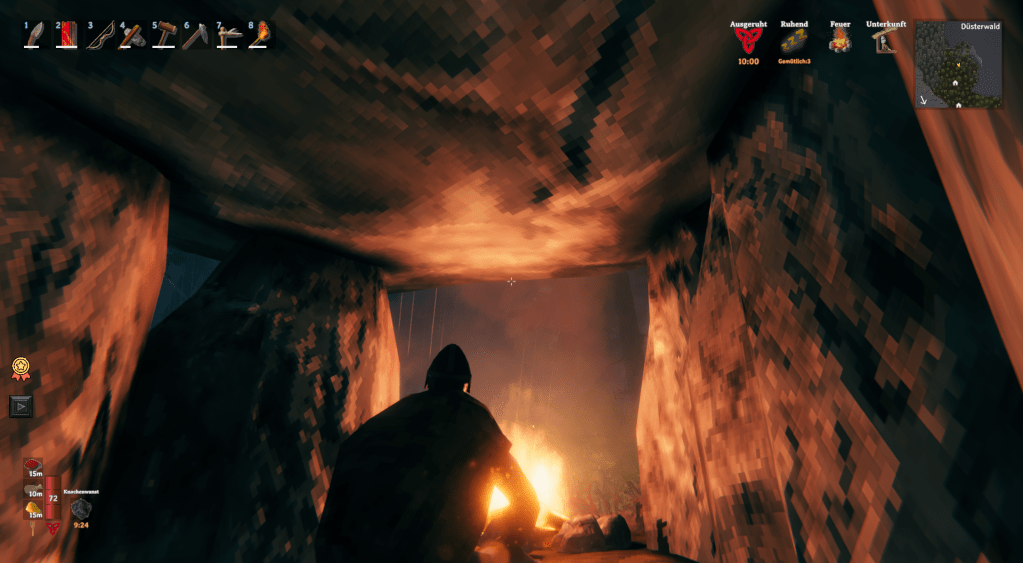
Task: Click the orange medal ribbon icon
Action: click(x=19, y=369)
